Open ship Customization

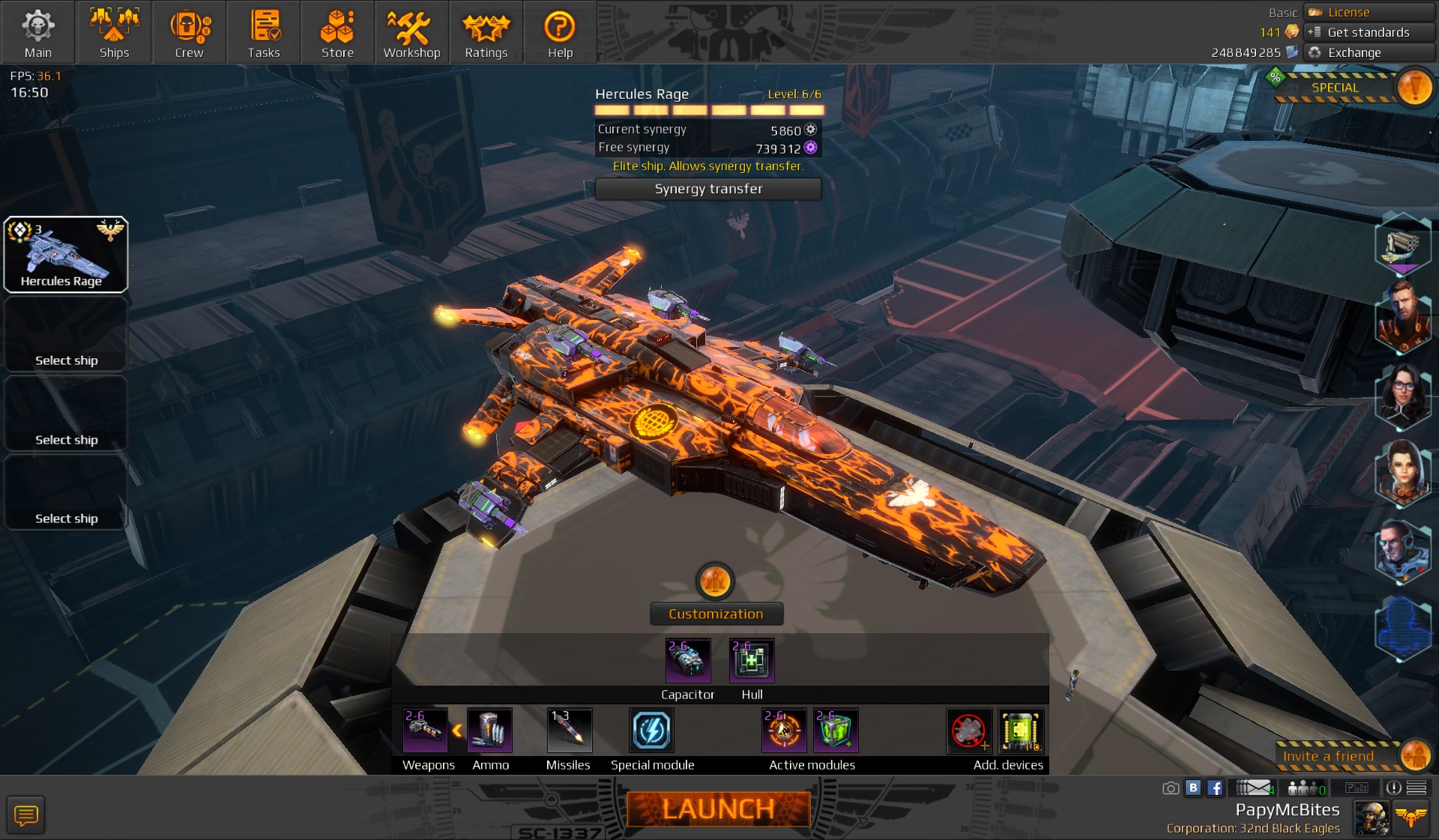716,614
